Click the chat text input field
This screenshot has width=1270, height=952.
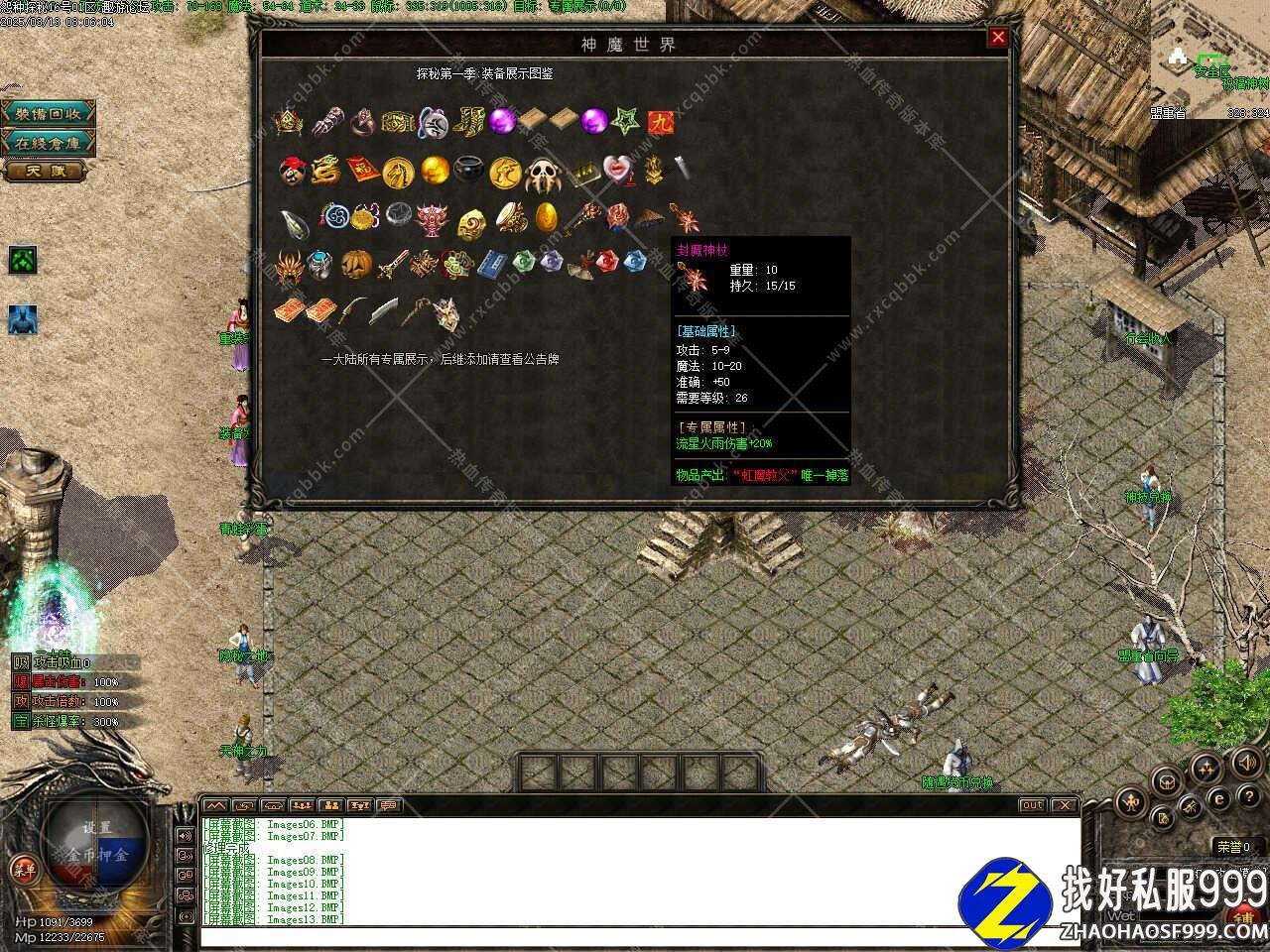coord(635,935)
